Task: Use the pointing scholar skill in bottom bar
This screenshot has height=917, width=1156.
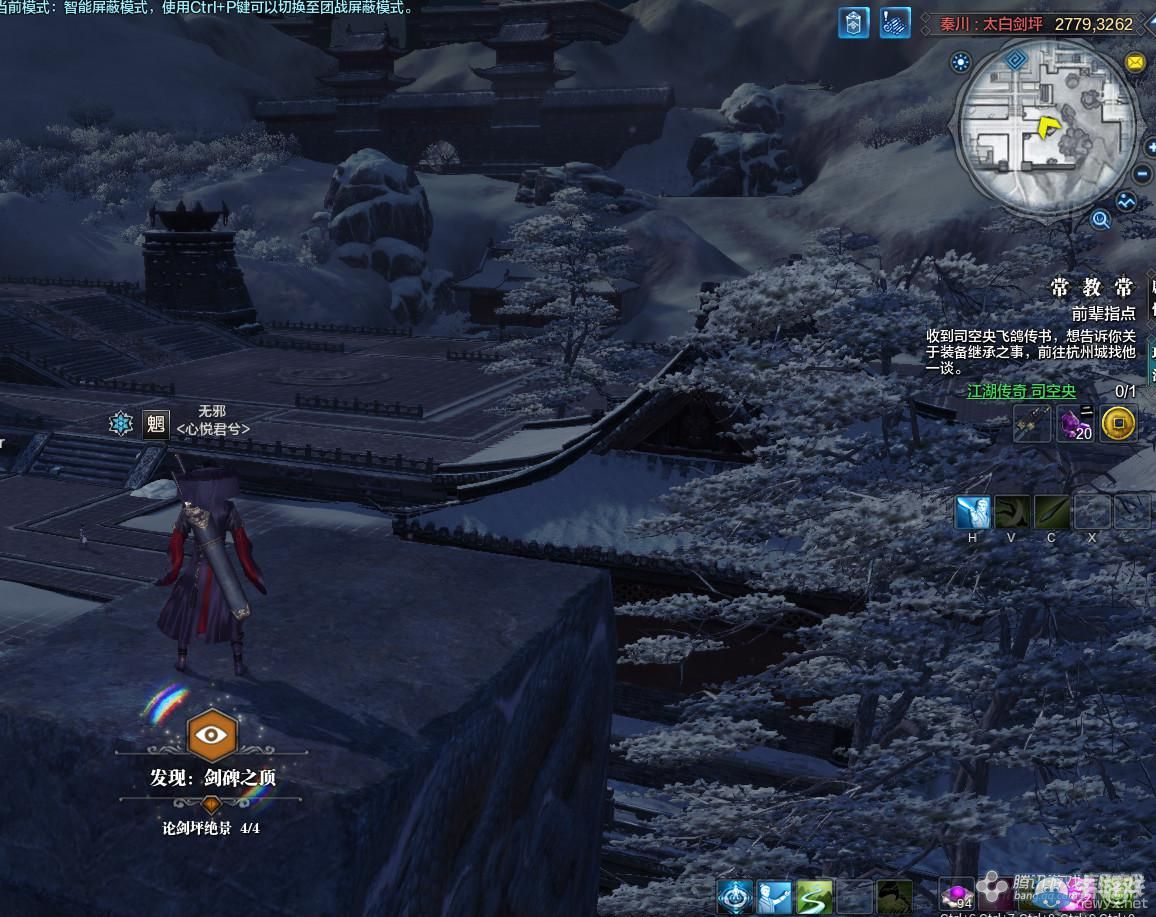Action: 774,897
